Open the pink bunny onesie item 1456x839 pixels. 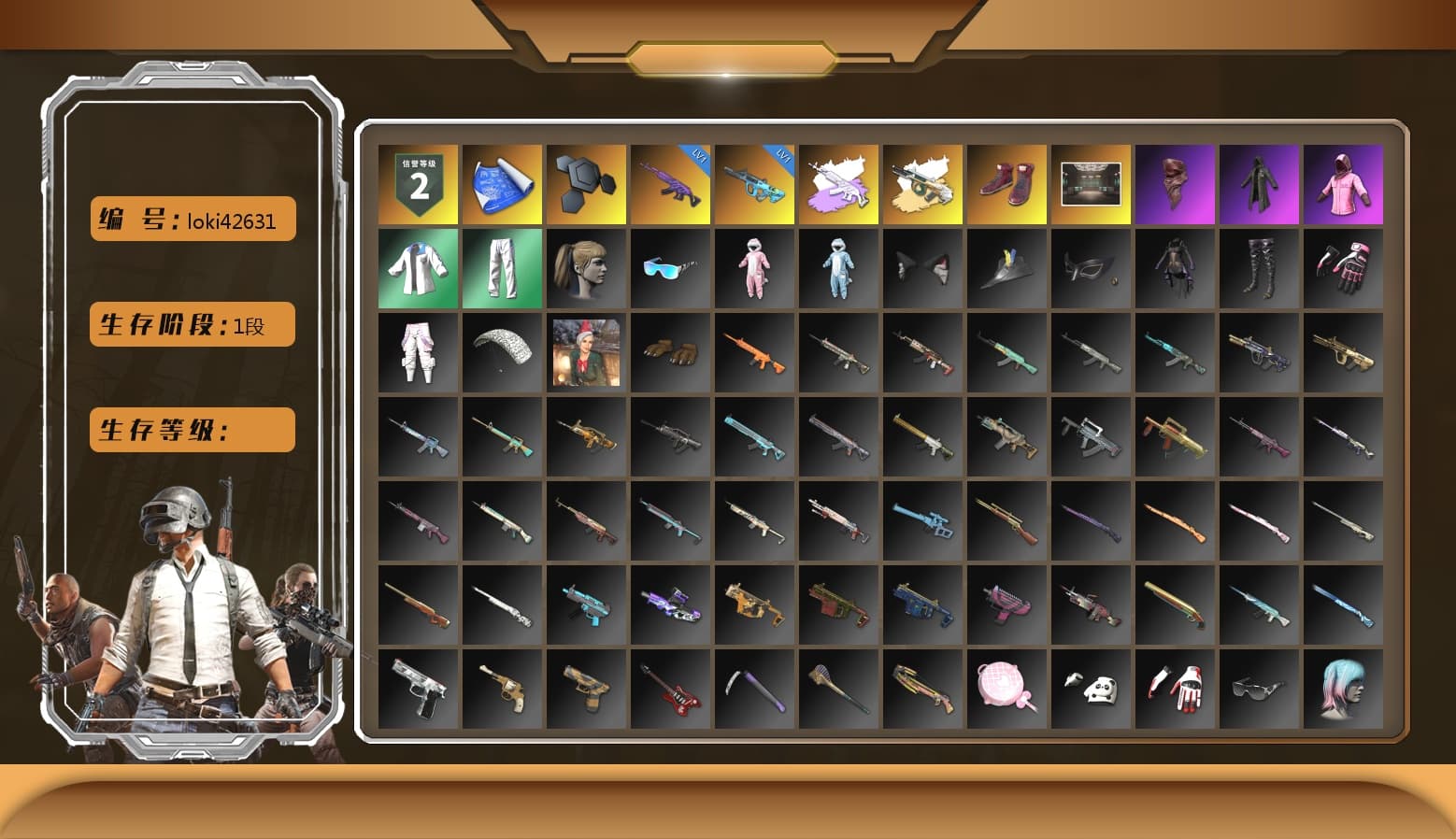[x=754, y=269]
